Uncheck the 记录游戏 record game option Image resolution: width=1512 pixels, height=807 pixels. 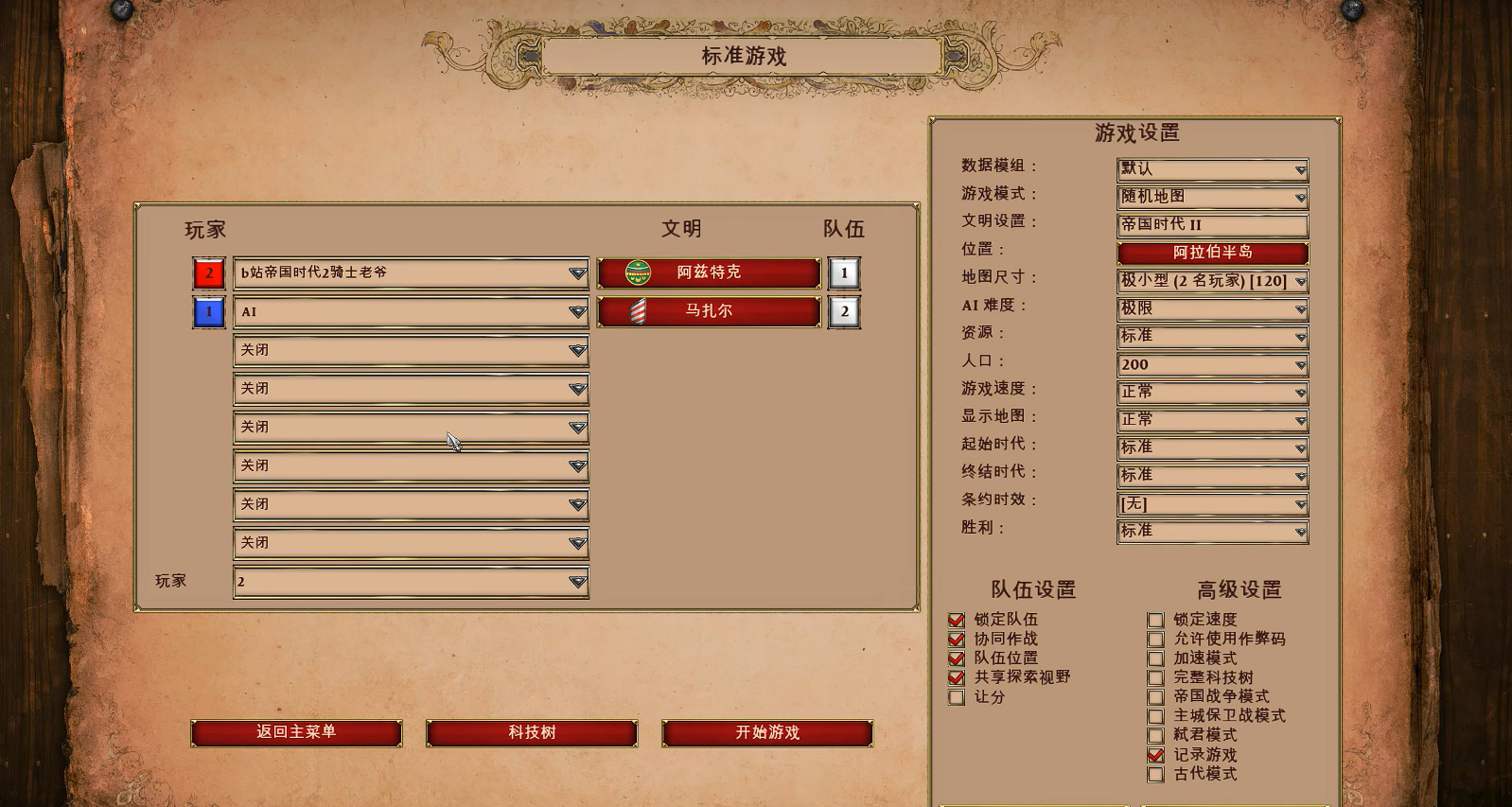pyautogui.click(x=1156, y=755)
